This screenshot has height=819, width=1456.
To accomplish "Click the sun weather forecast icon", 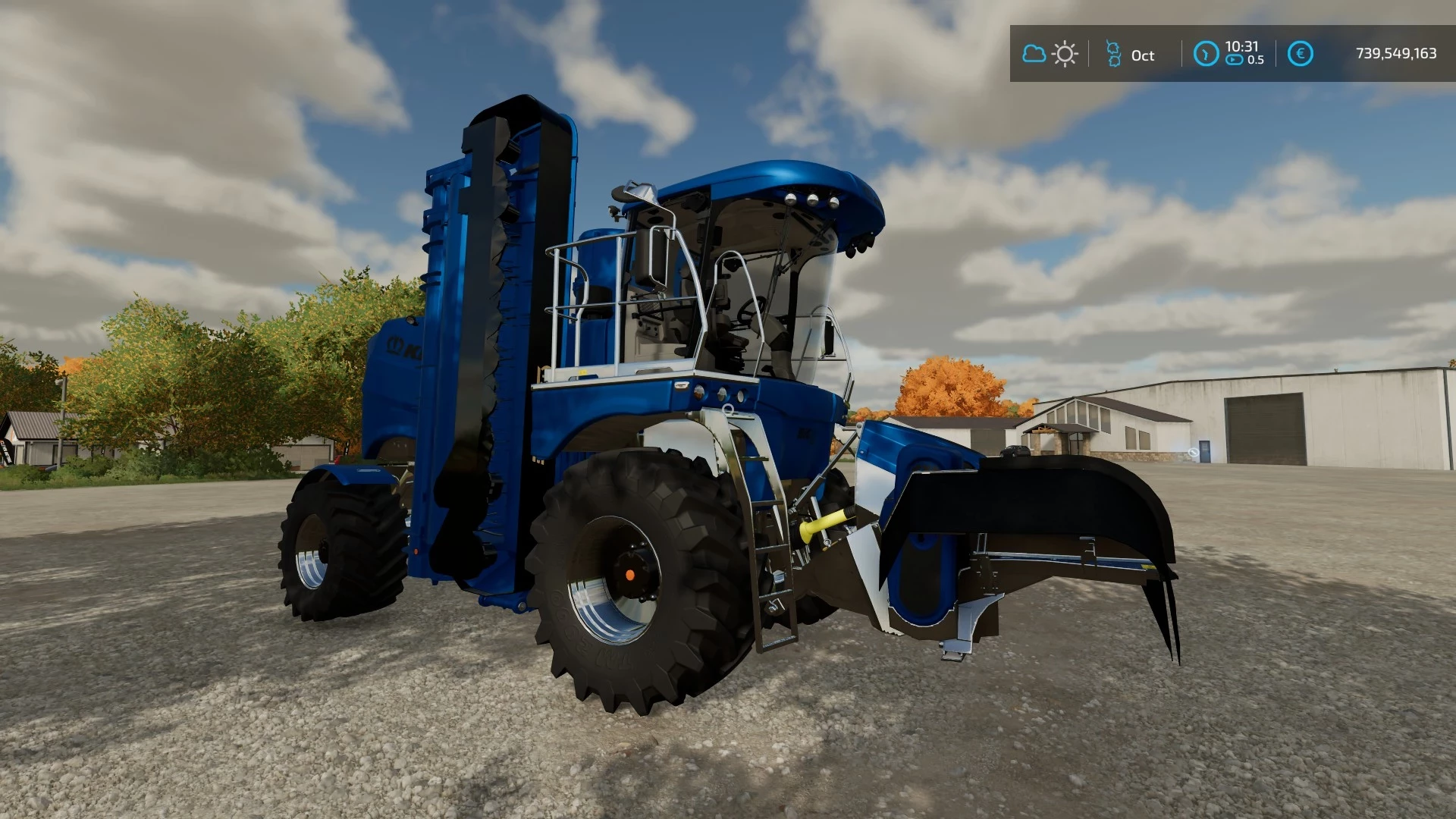I will [1065, 53].
